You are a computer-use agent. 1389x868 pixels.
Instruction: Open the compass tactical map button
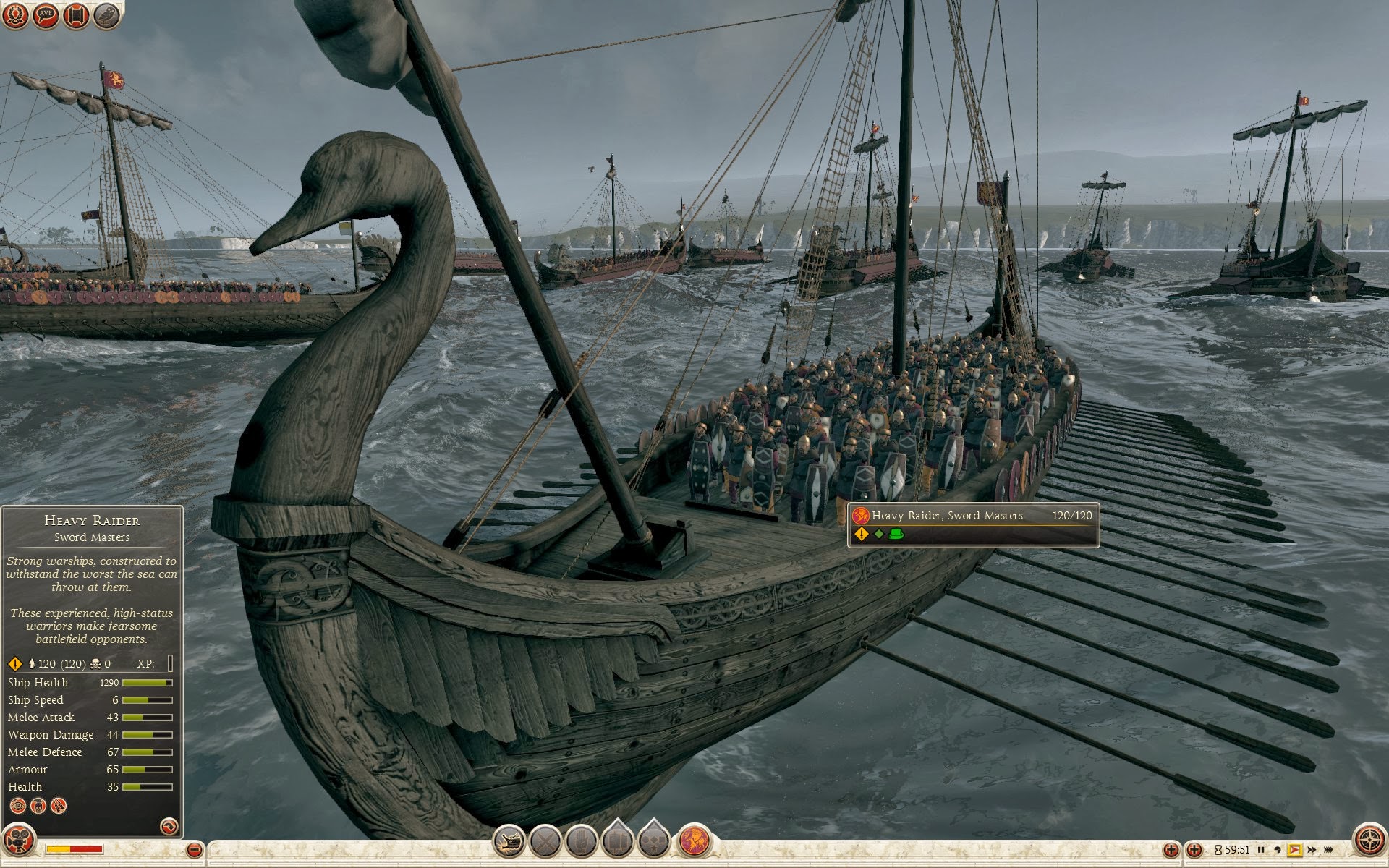[1368, 841]
